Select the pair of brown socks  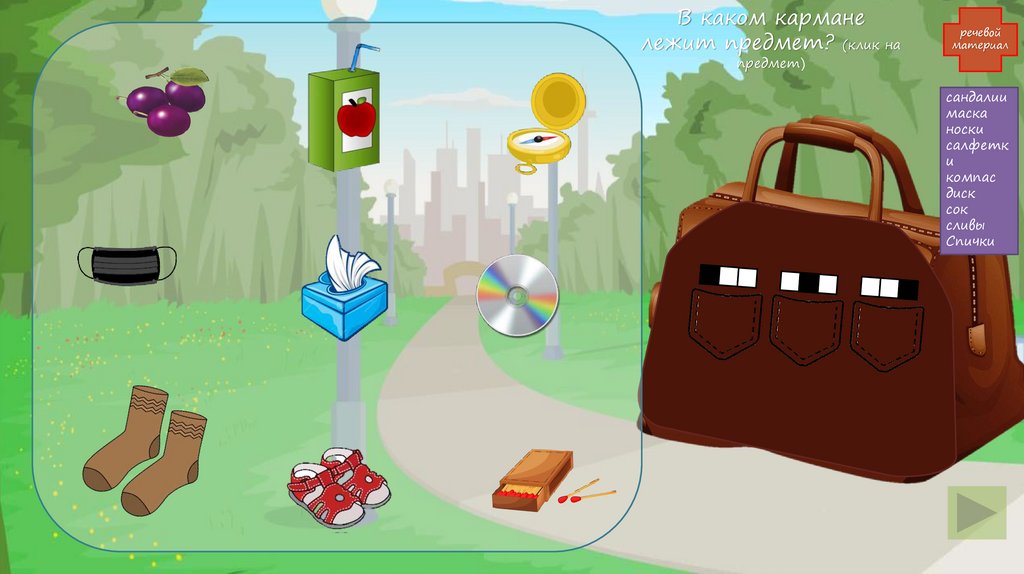[145, 449]
